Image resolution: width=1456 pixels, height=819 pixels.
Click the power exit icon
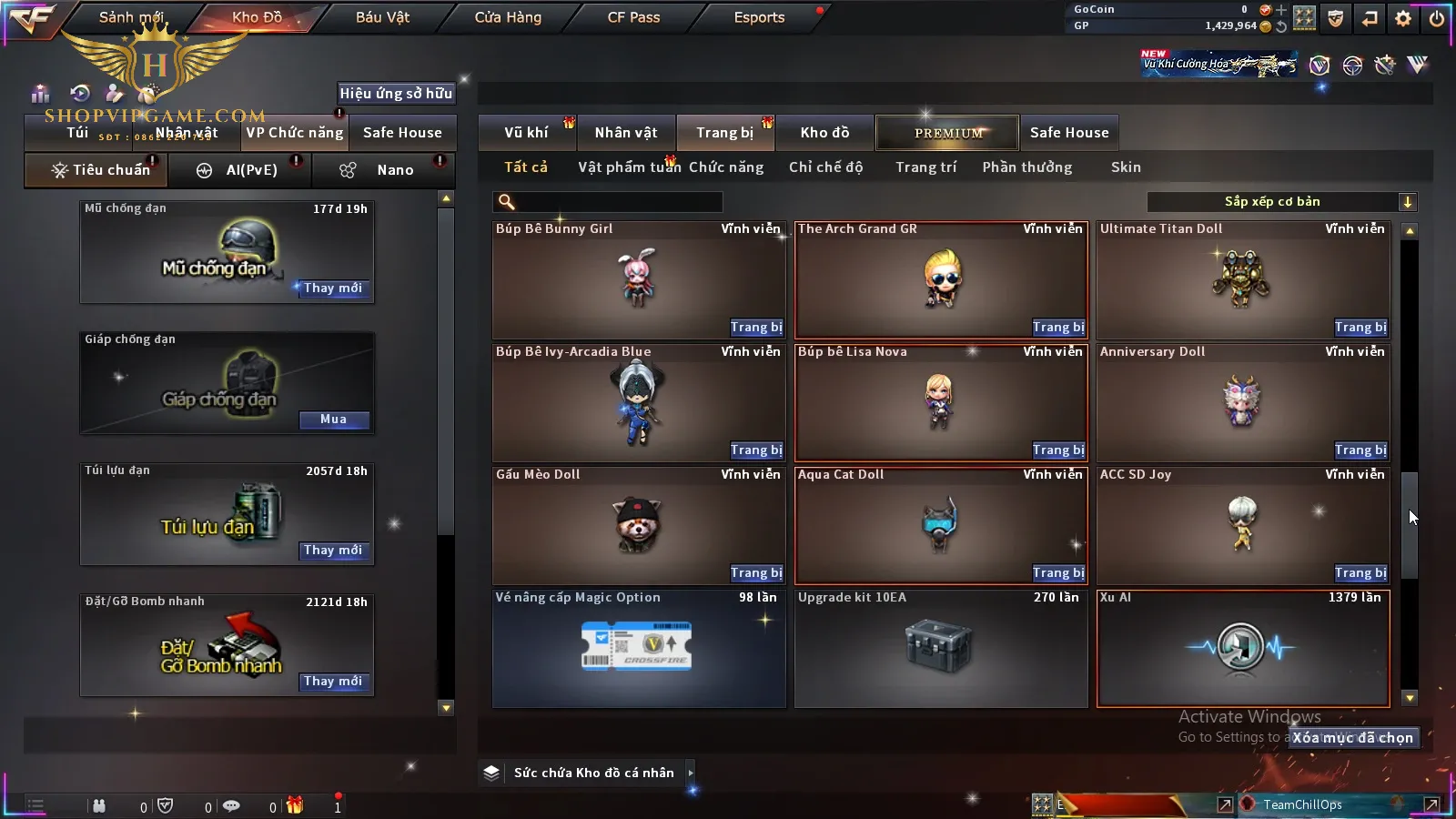1437,18
